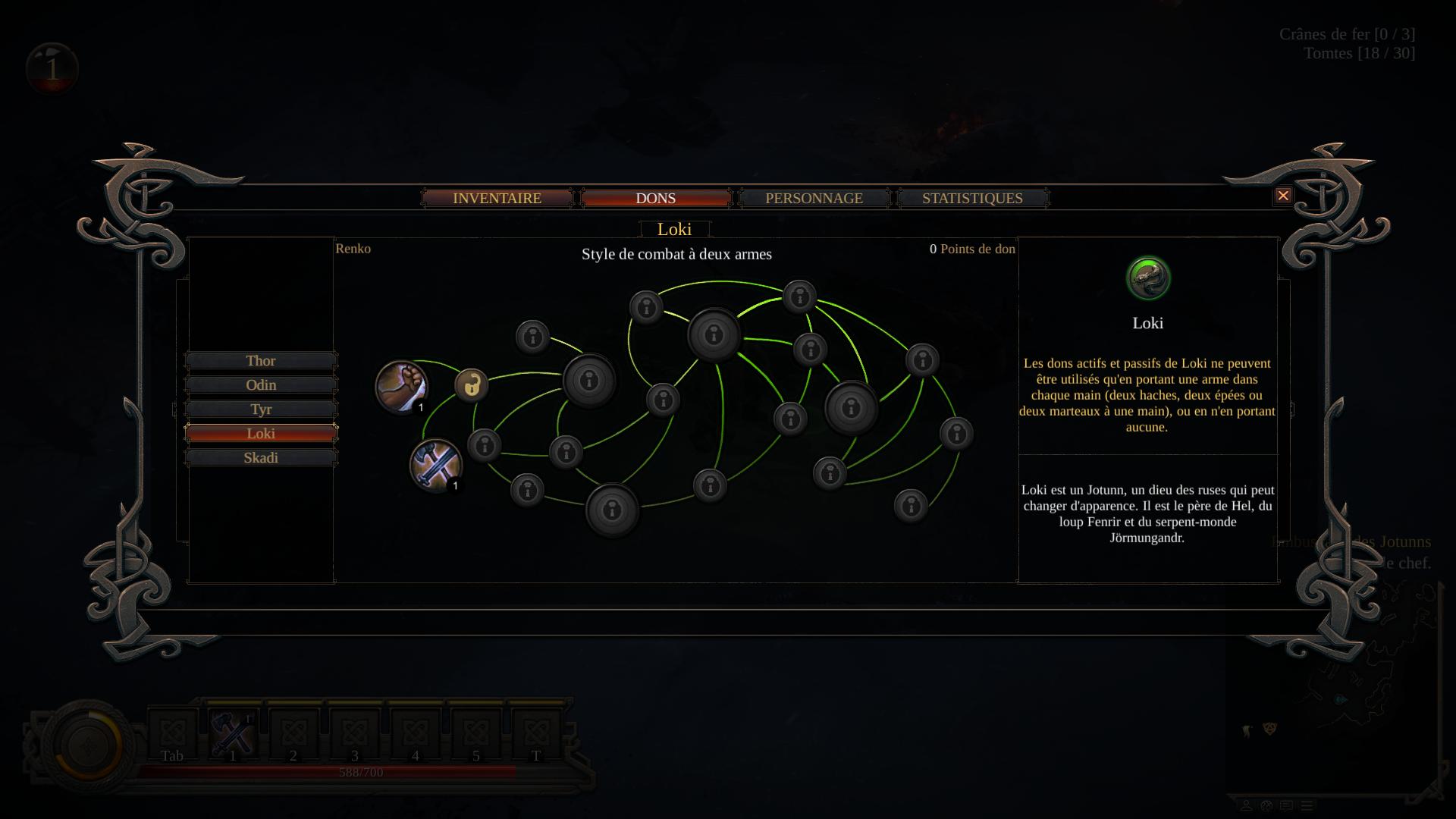Switch to the Skadi gift tree
Viewport: 1456px width, 819px height.
[260, 457]
